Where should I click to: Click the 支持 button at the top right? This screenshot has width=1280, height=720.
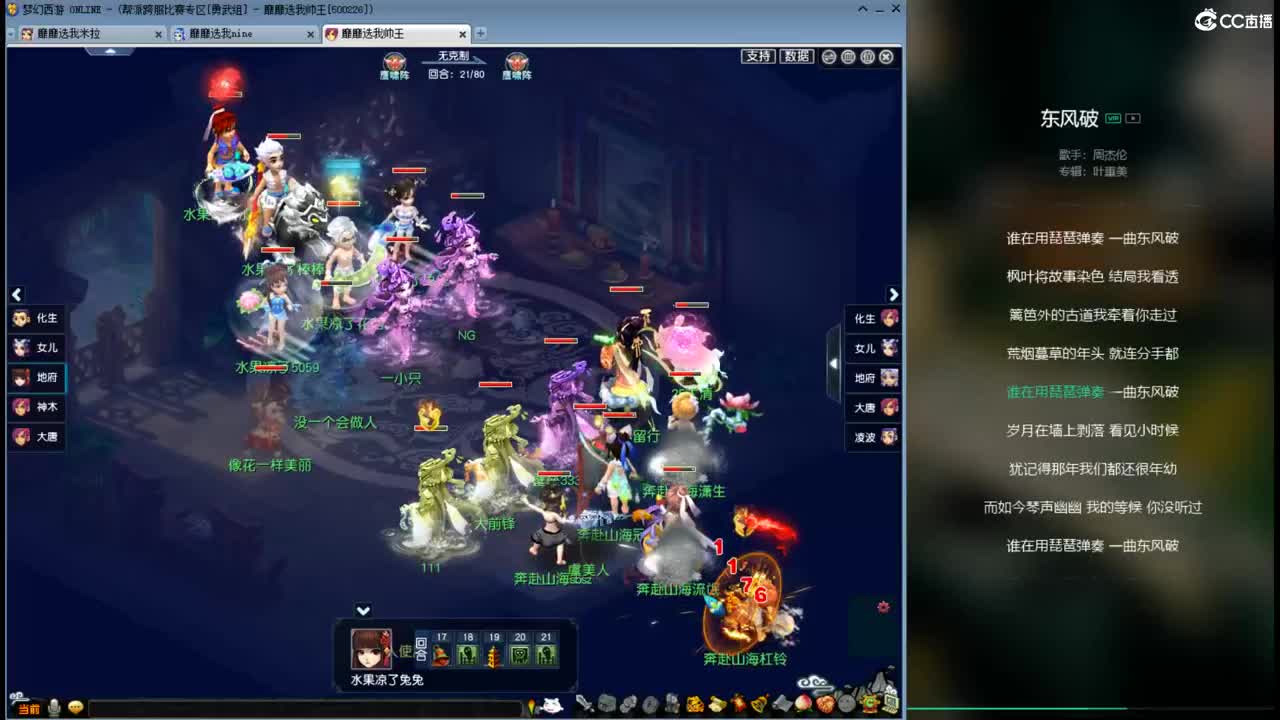pyautogui.click(x=759, y=57)
